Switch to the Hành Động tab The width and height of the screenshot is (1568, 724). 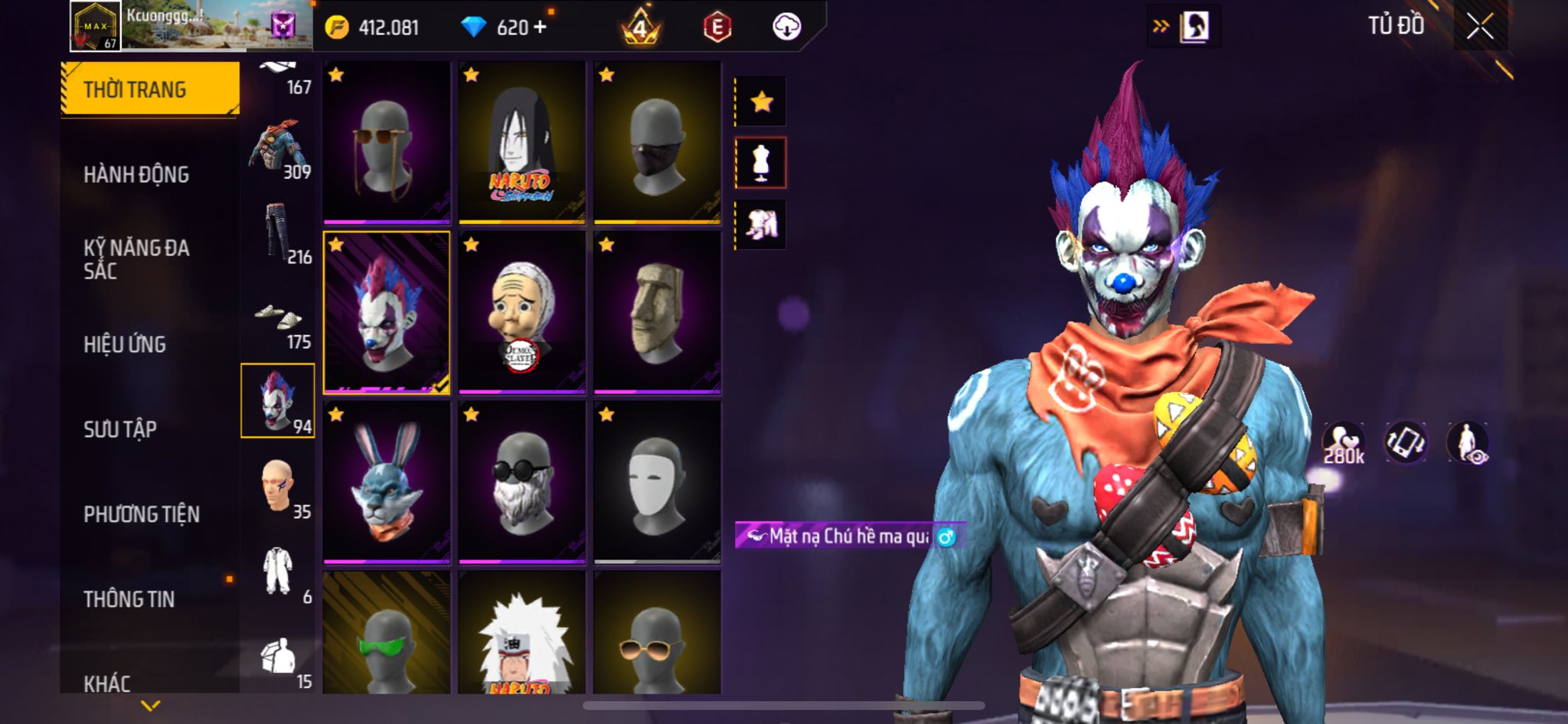[136, 174]
